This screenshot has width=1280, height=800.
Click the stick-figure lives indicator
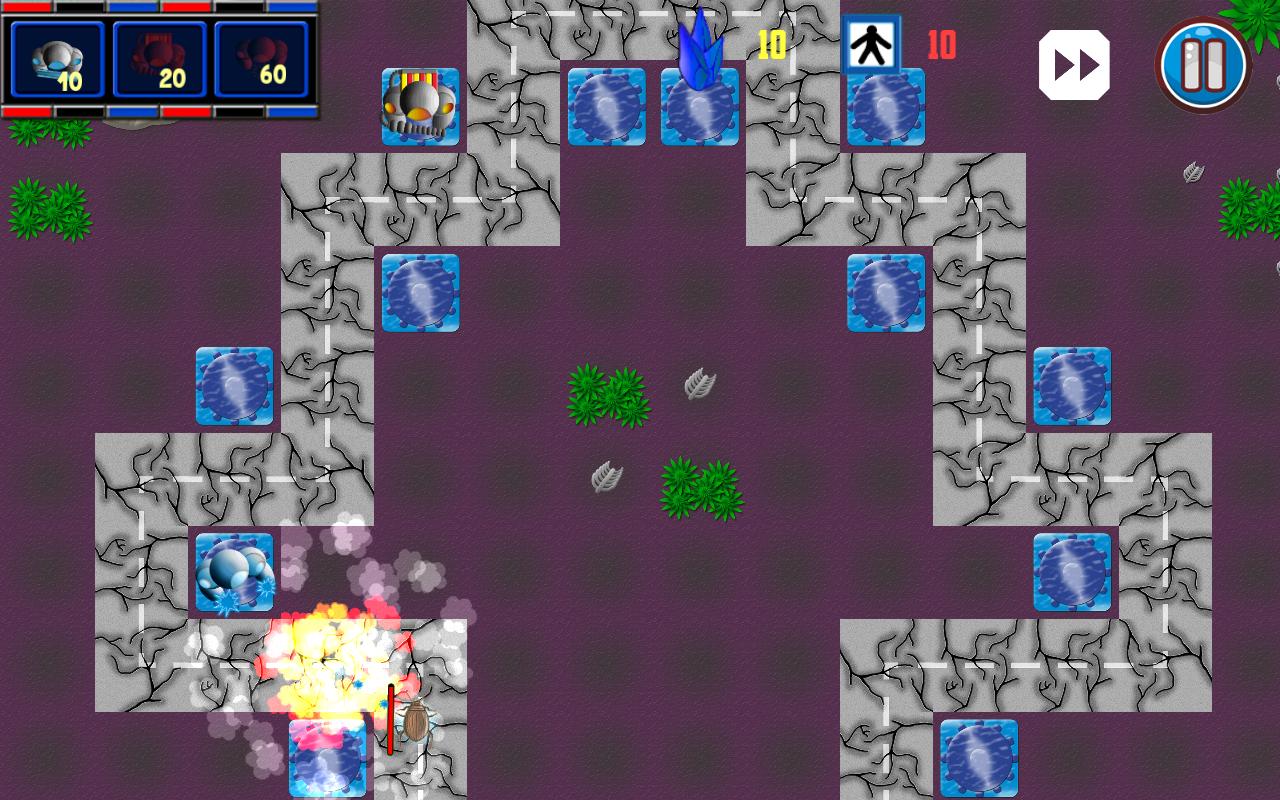pos(872,42)
